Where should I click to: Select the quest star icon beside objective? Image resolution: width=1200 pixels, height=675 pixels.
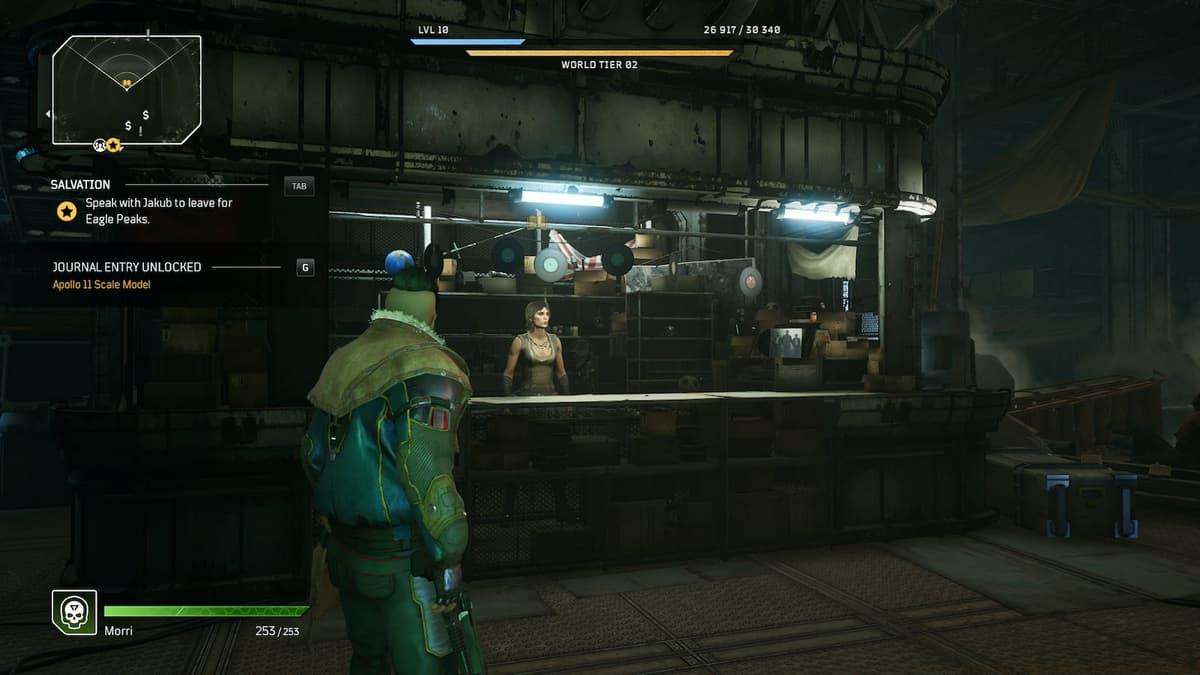point(66,211)
